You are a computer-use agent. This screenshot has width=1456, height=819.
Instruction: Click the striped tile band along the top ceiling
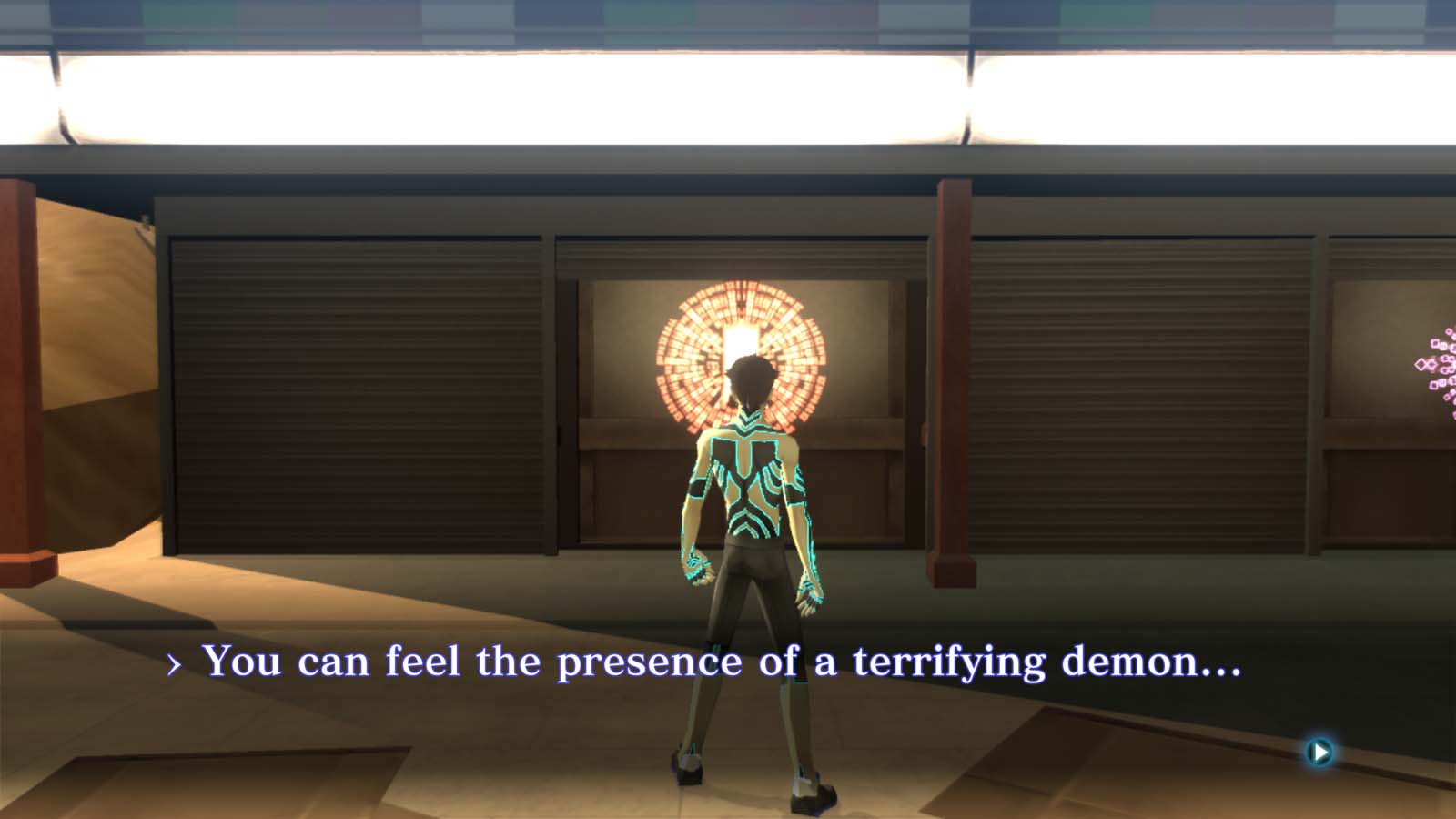tap(728, 18)
